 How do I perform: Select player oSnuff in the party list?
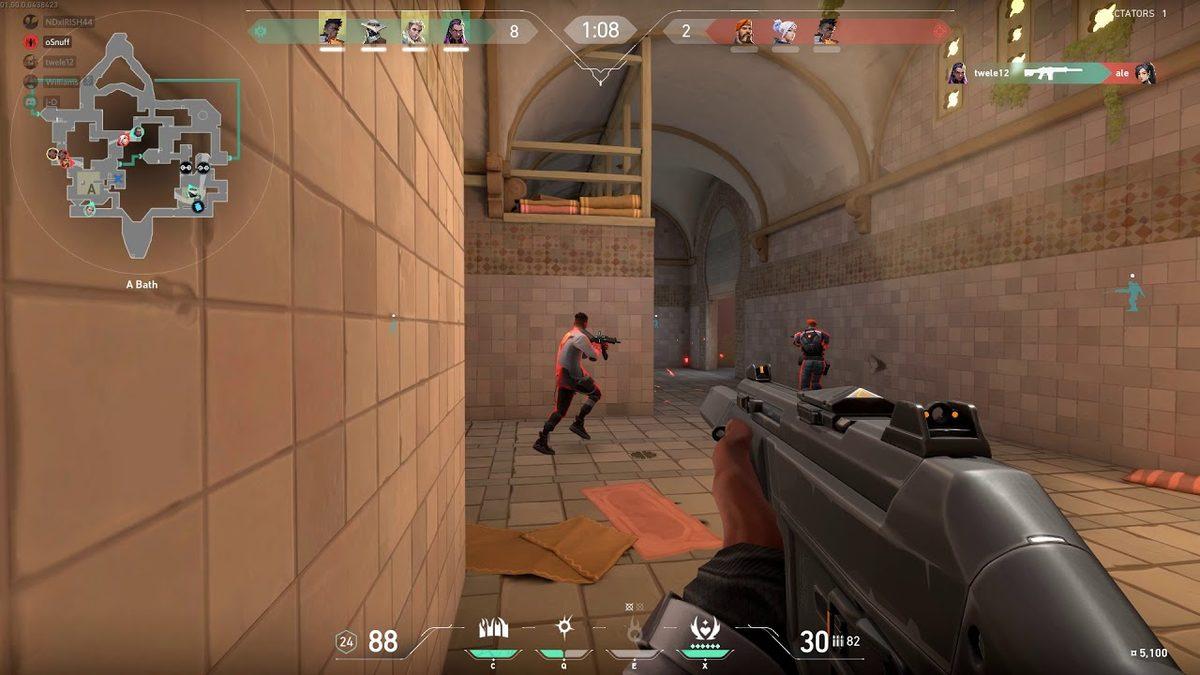(58, 42)
